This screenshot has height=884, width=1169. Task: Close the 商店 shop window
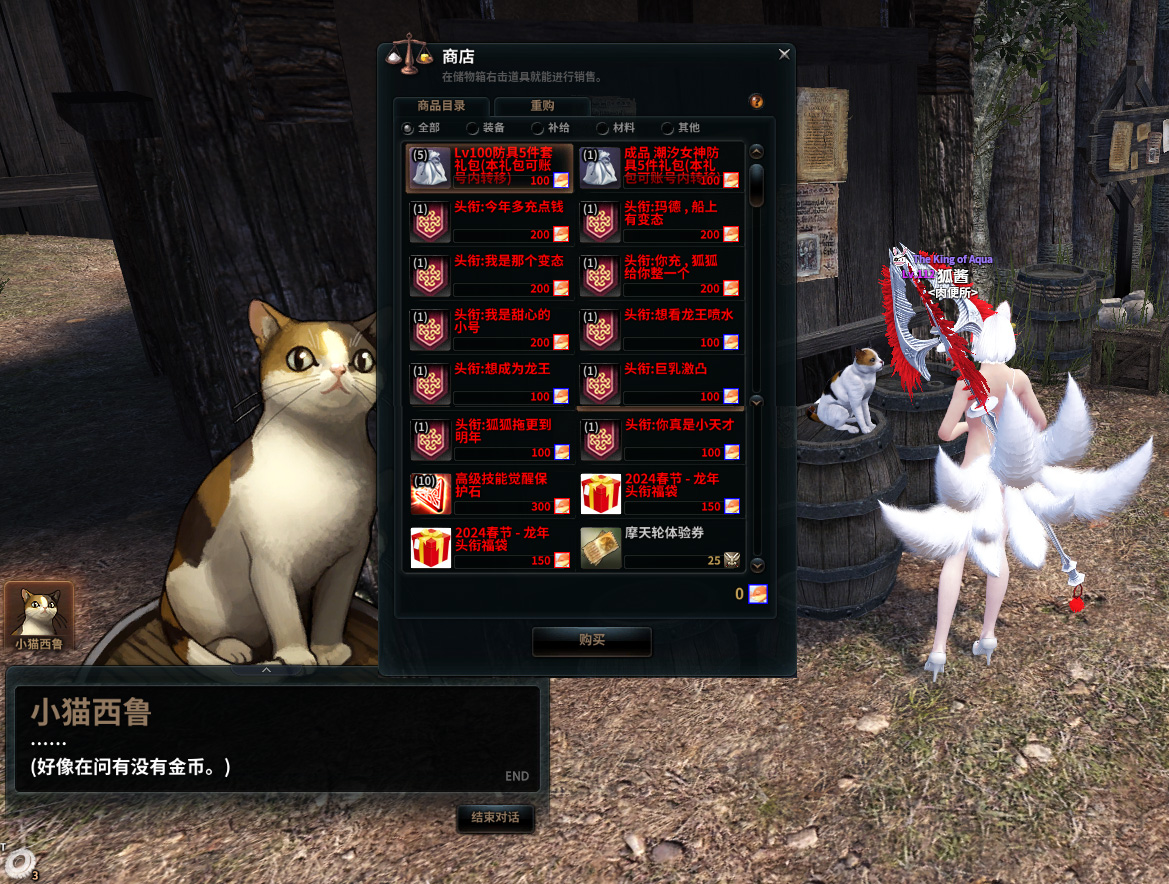(x=784, y=54)
